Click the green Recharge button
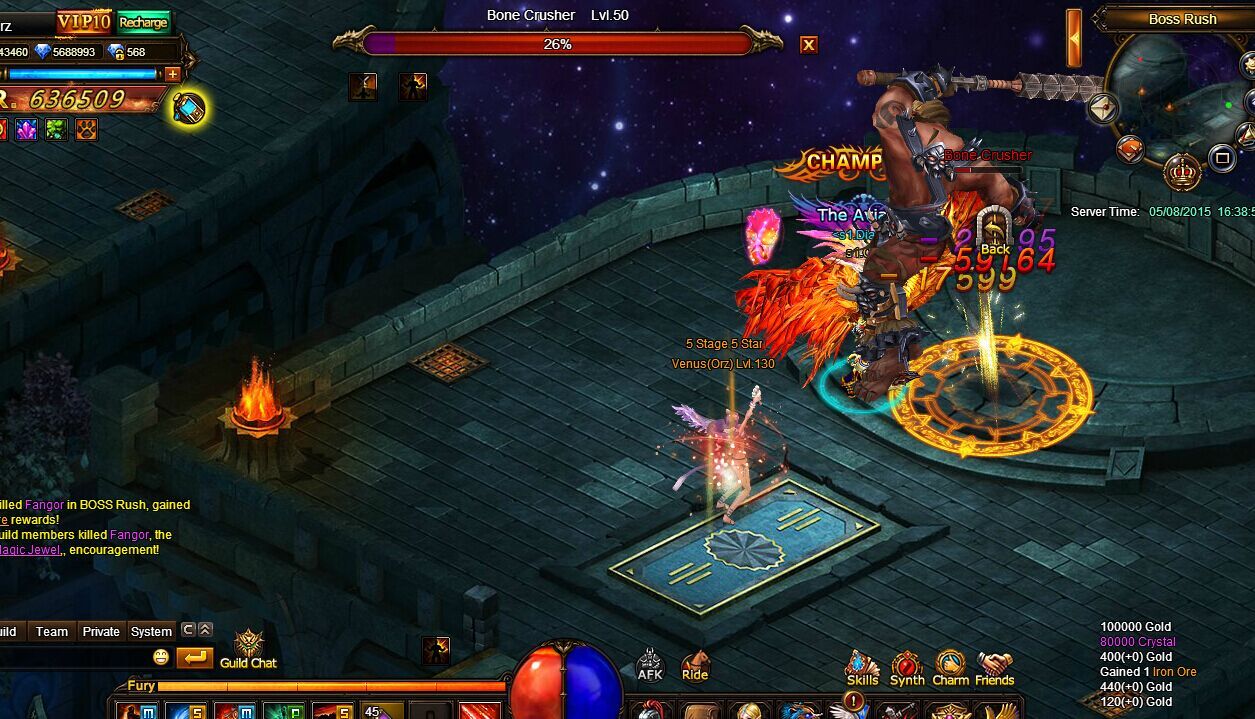Viewport: 1255px width, 719px height. coord(144,22)
